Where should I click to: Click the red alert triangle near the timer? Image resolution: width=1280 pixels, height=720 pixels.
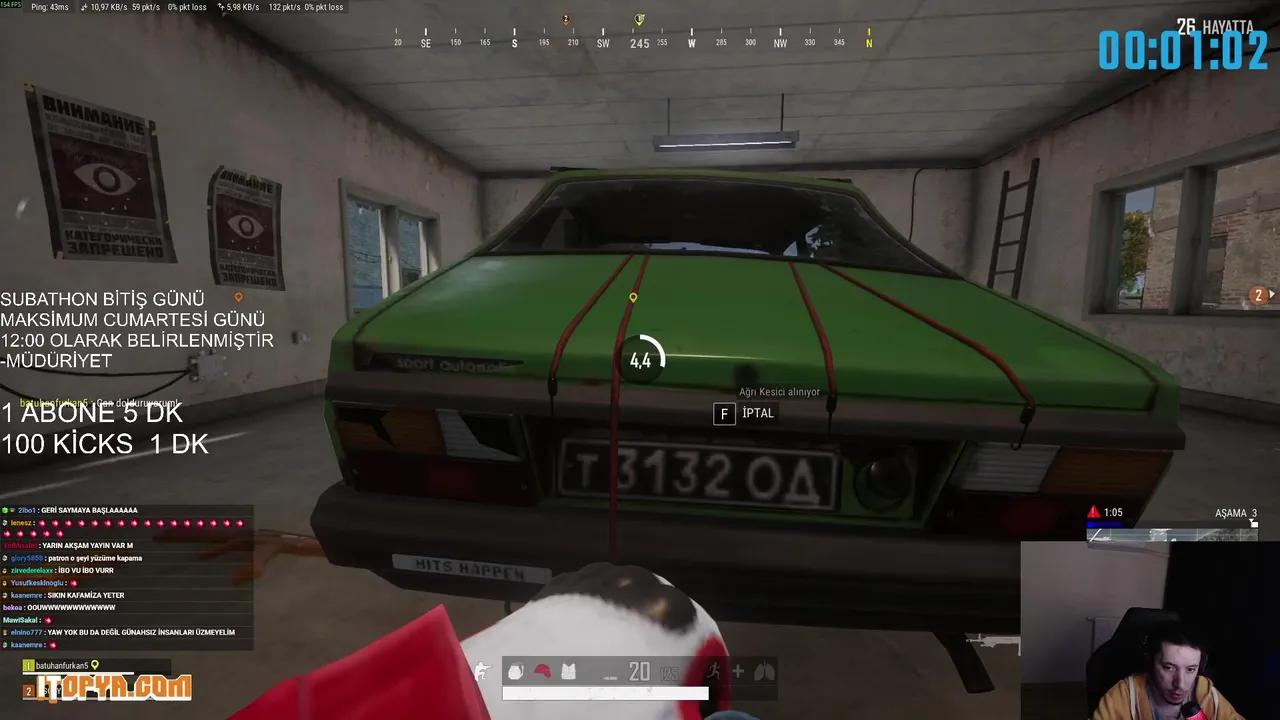point(1095,511)
